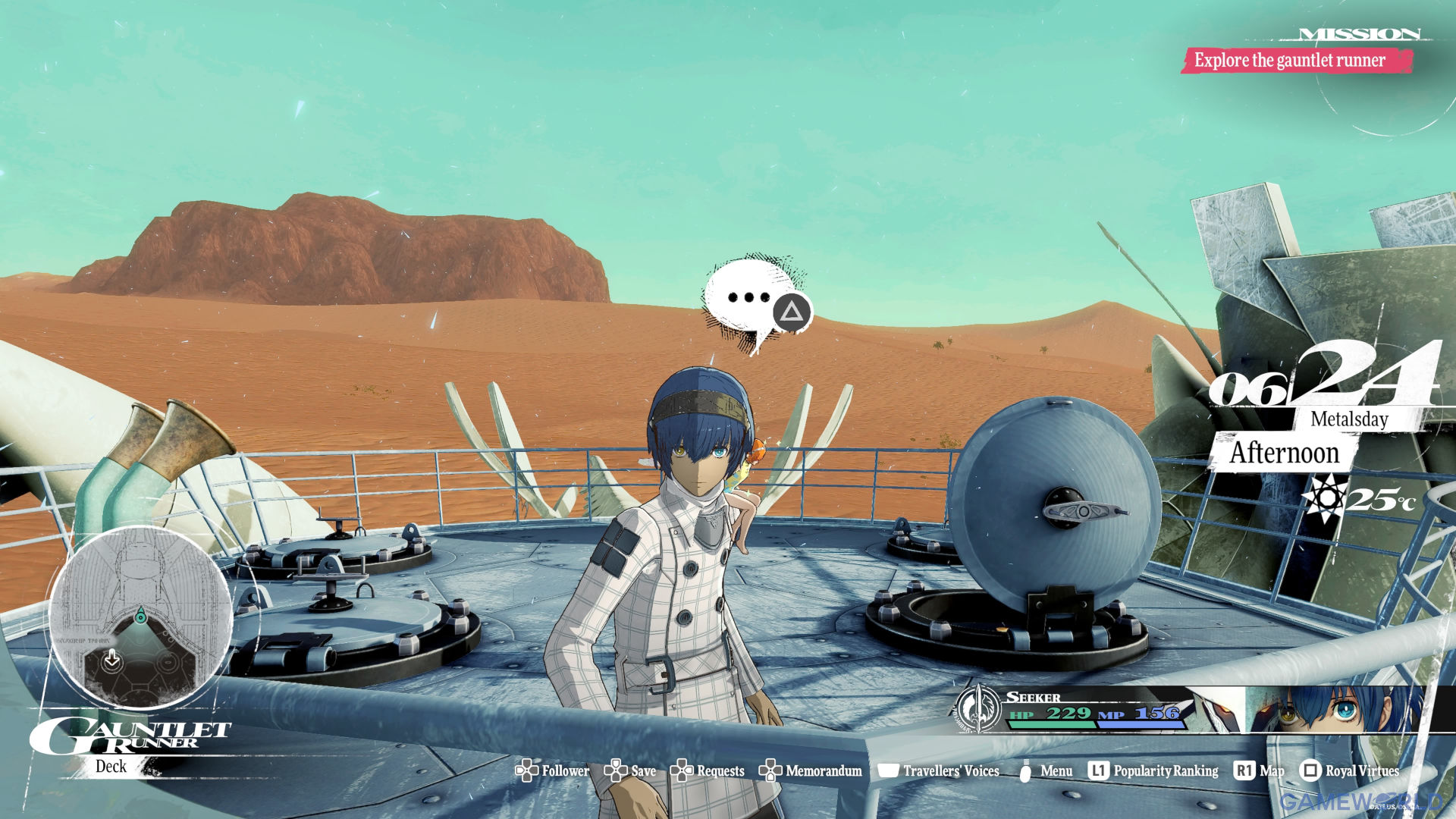Select the Follower shortcut
The width and height of the screenshot is (1456, 819).
[553, 770]
